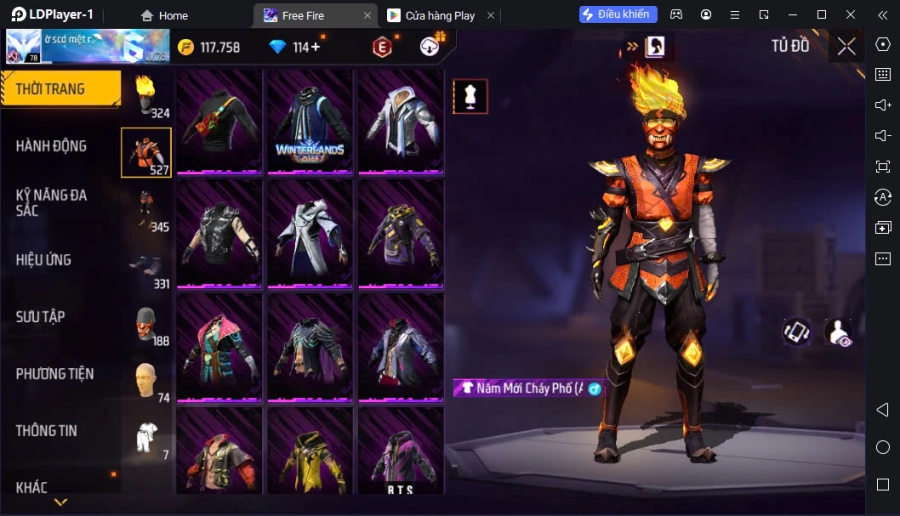Click the mannequin filter icon

pyautogui.click(x=470, y=96)
